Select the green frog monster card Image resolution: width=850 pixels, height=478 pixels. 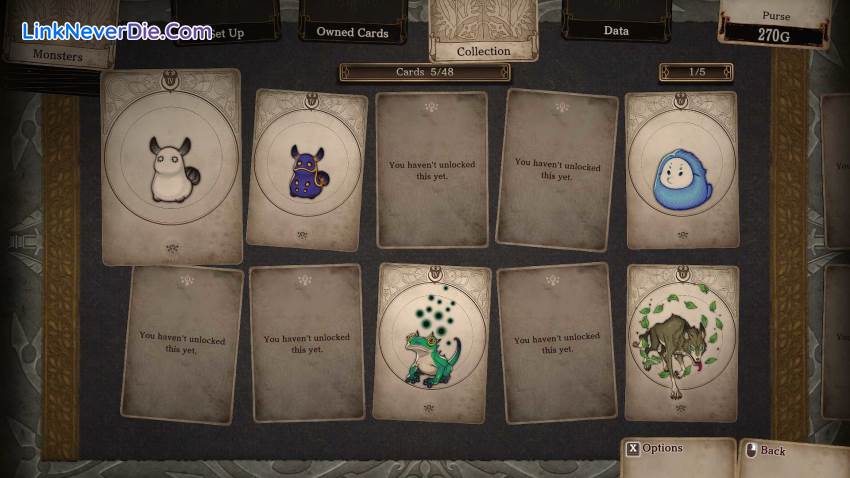[x=432, y=342]
